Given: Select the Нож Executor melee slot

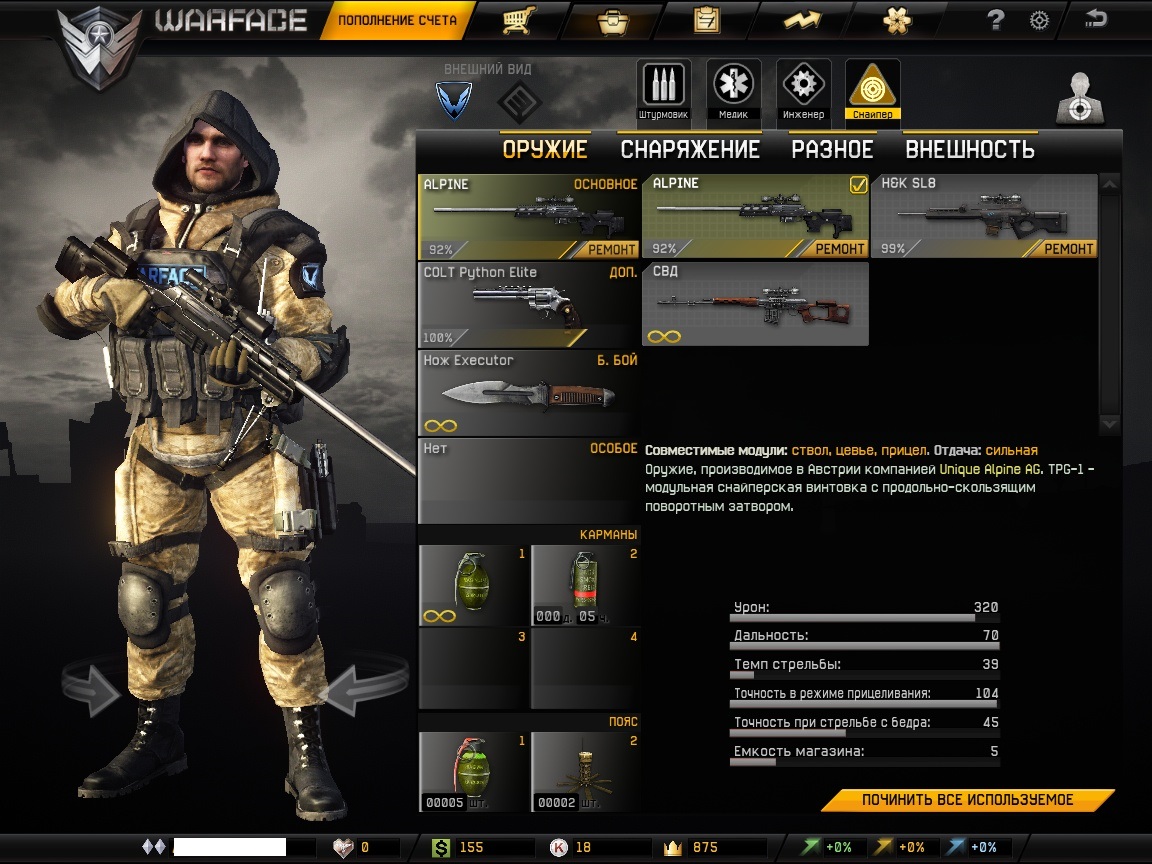Looking at the screenshot, I should 528,392.
